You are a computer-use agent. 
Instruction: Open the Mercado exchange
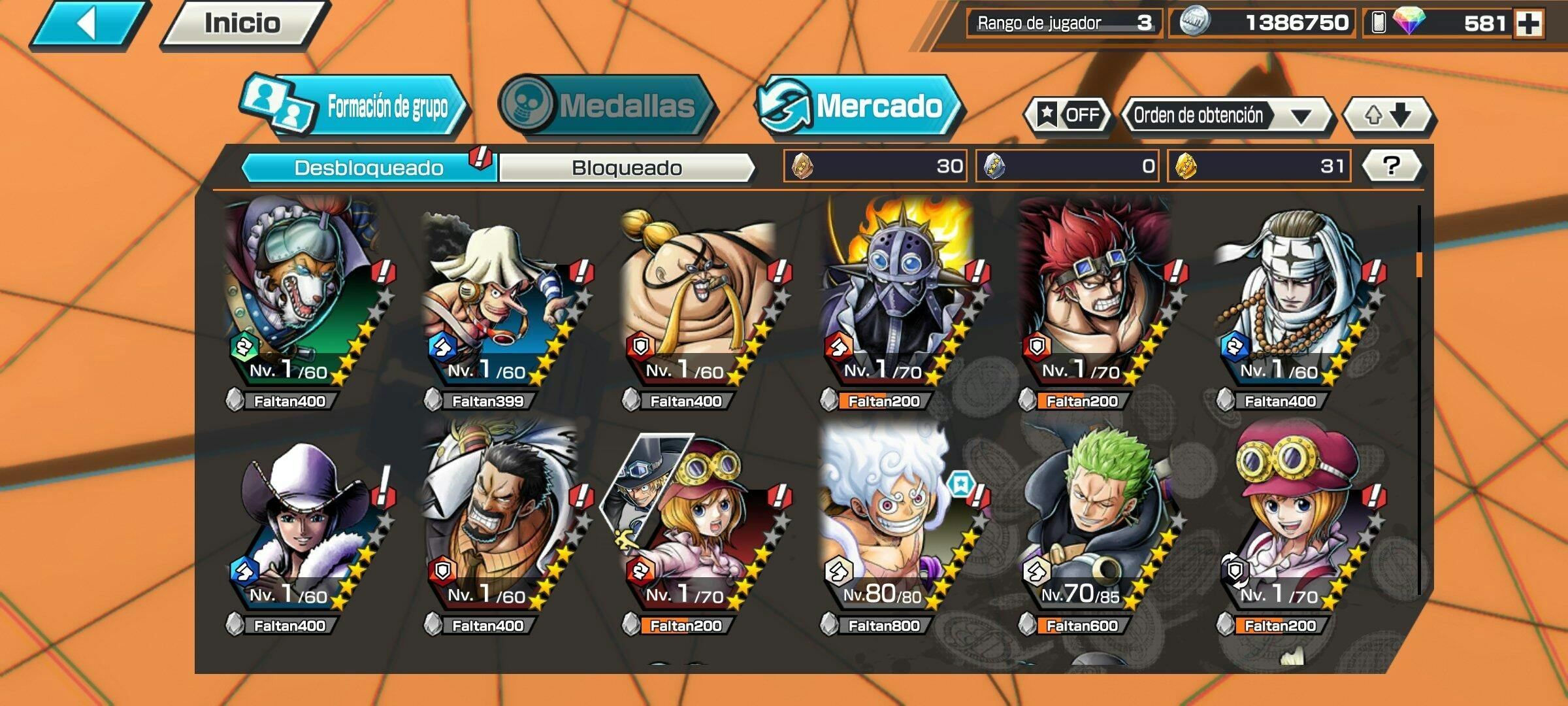858,106
